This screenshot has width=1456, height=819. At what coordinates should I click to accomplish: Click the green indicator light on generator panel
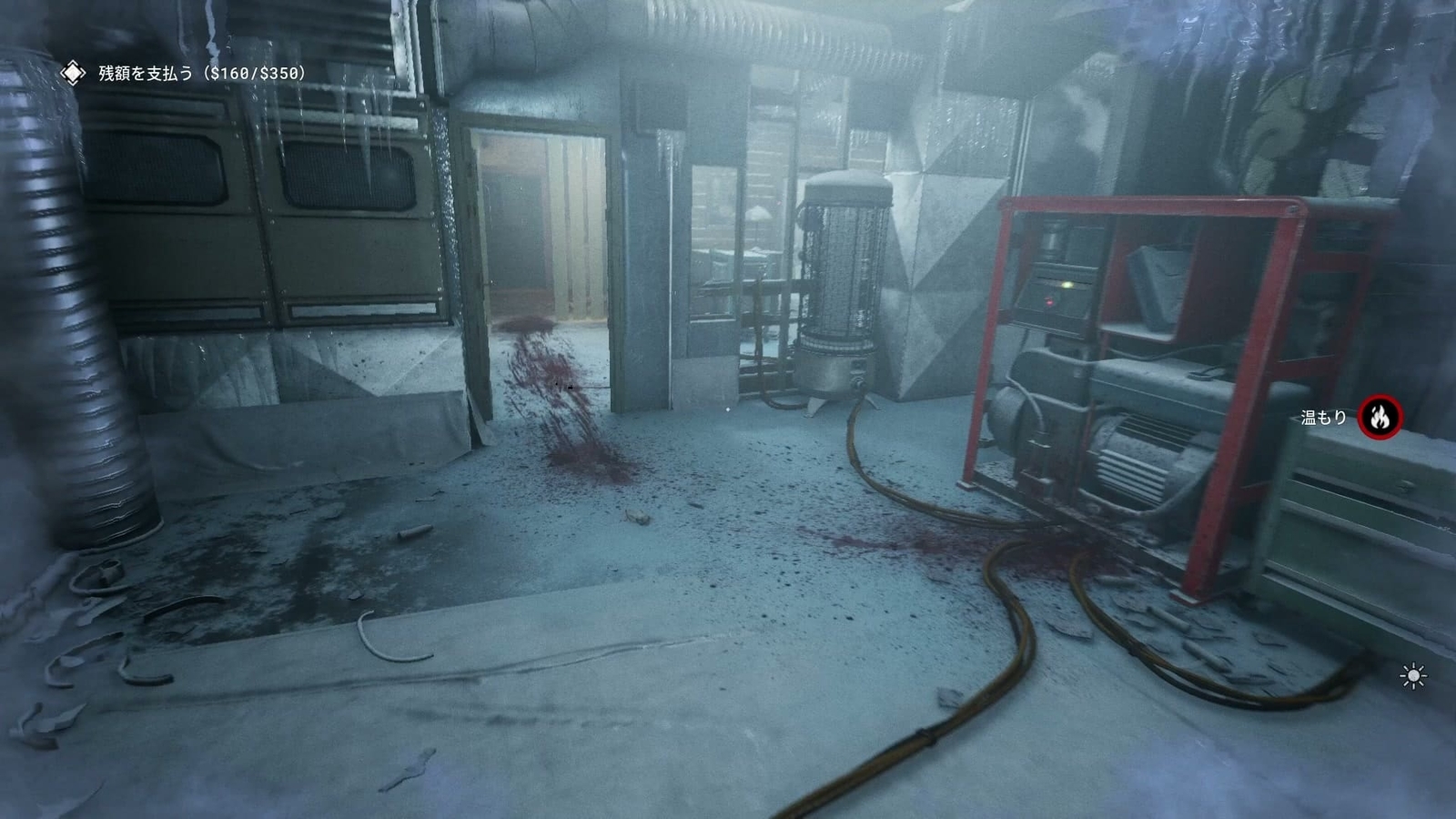1067,285
